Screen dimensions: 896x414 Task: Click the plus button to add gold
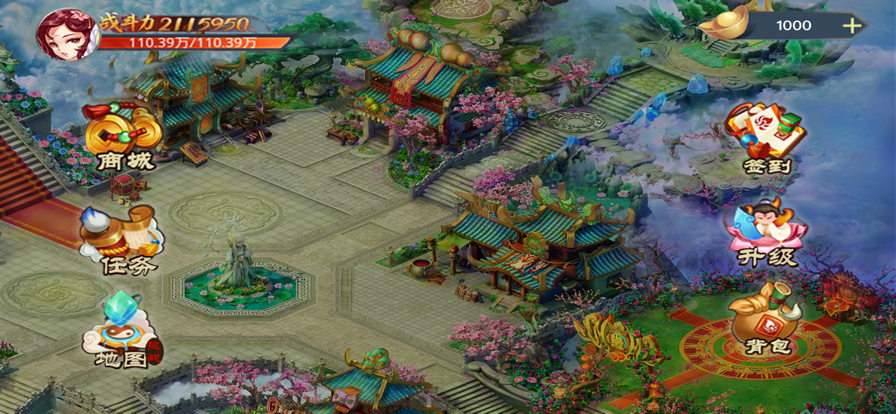[853, 26]
